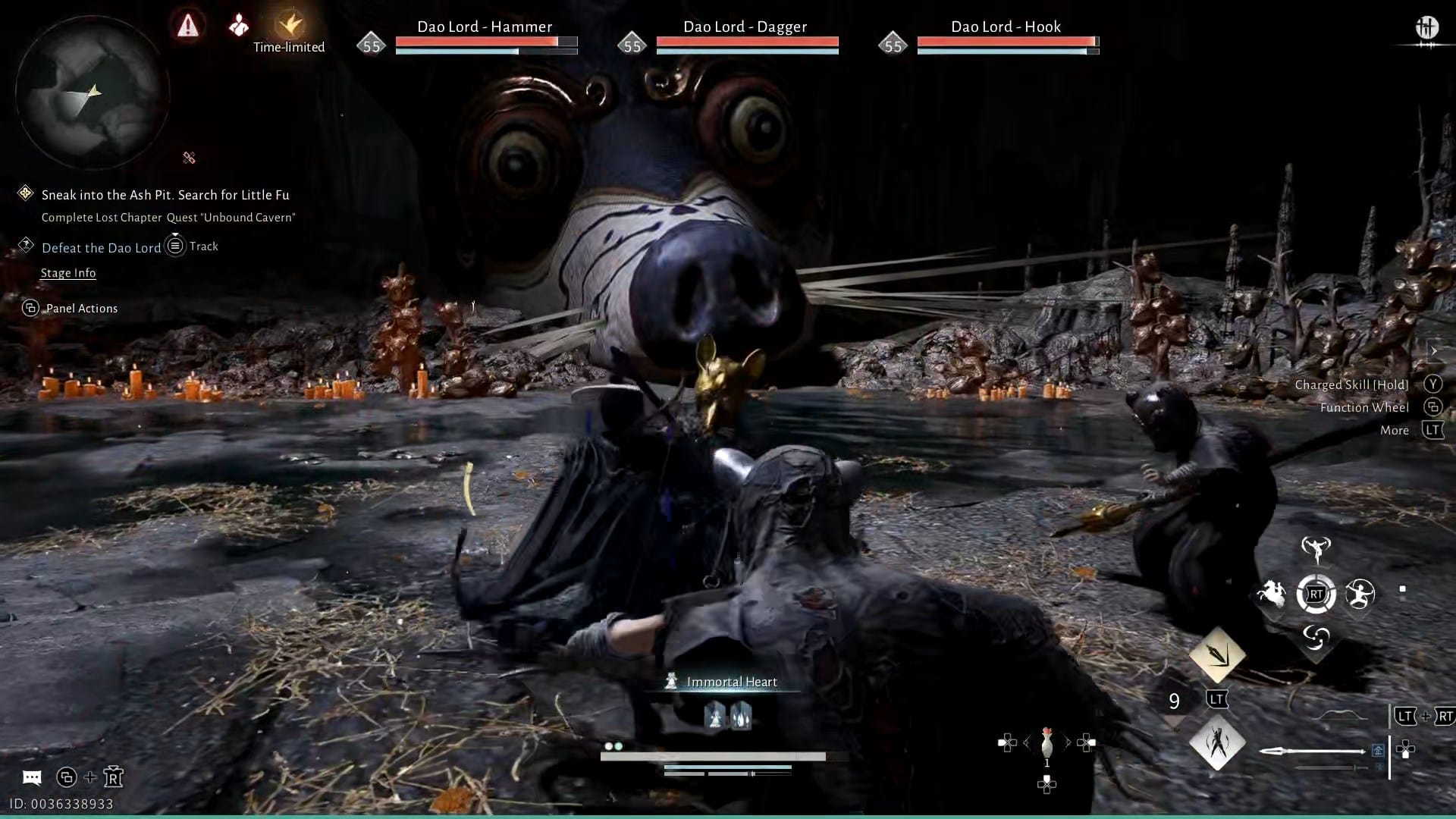Use the healing gourd item
This screenshot has width=1456, height=819.
1047,743
